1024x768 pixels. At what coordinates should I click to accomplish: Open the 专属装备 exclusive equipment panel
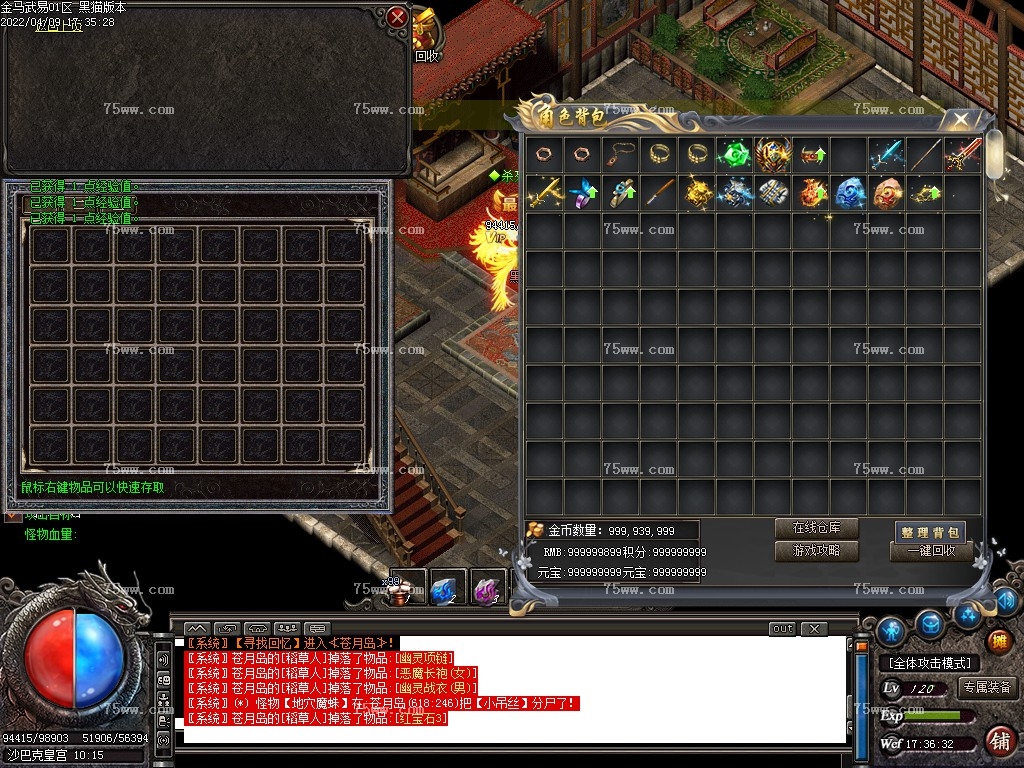click(987, 687)
